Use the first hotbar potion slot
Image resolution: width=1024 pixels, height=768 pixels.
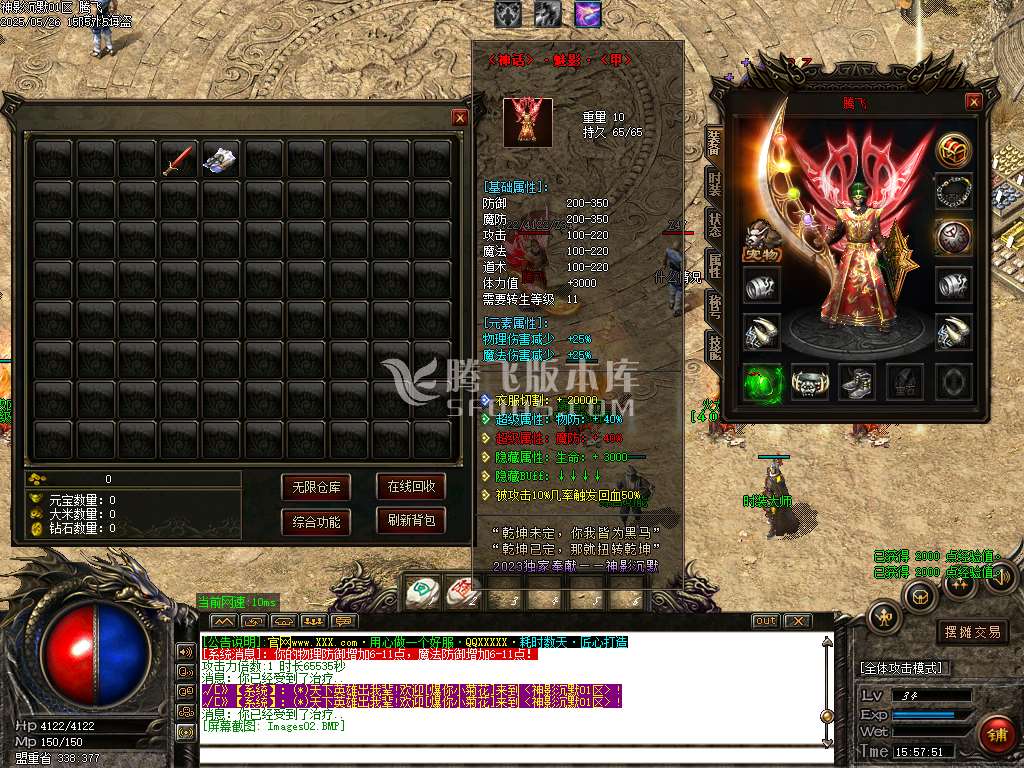(424, 593)
